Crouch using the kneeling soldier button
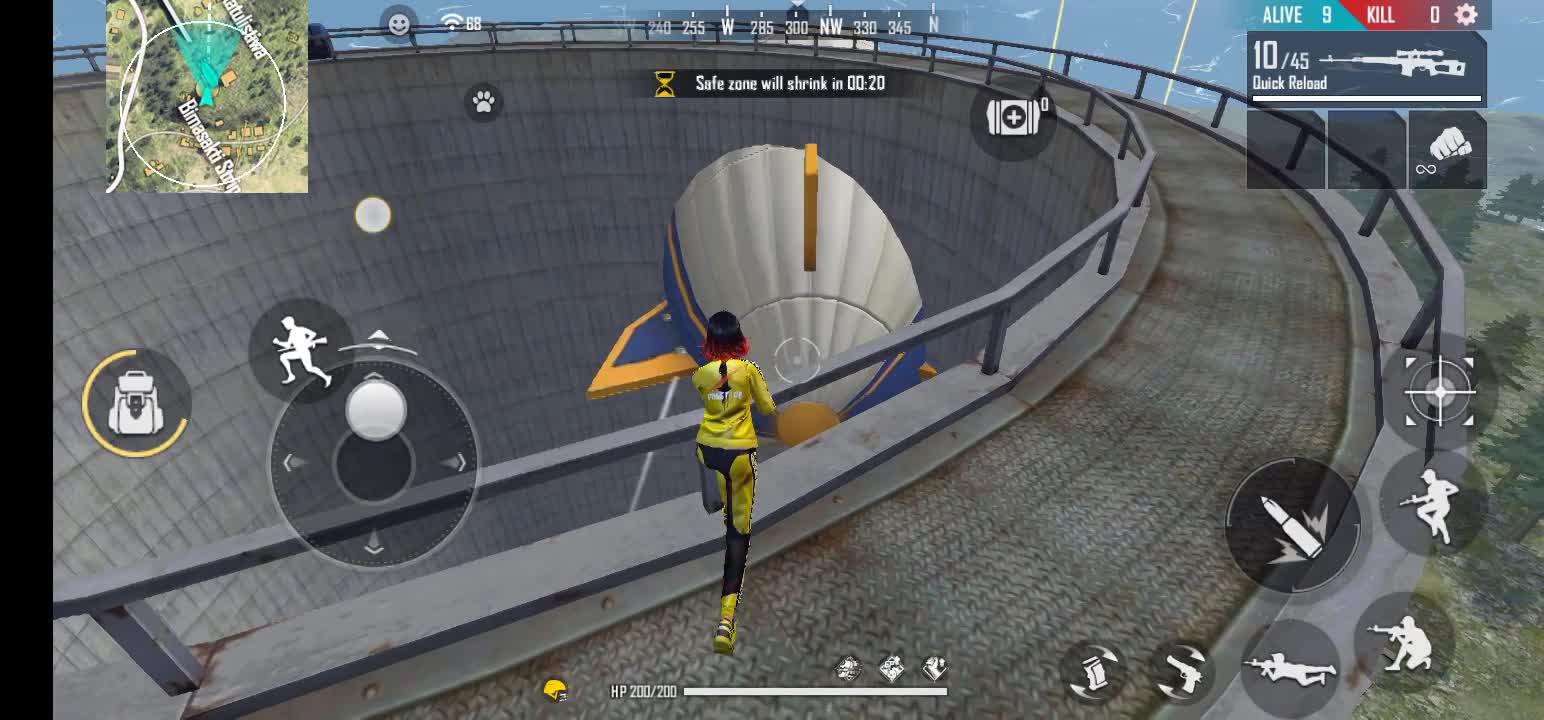The height and width of the screenshot is (720, 1544). point(1403,640)
